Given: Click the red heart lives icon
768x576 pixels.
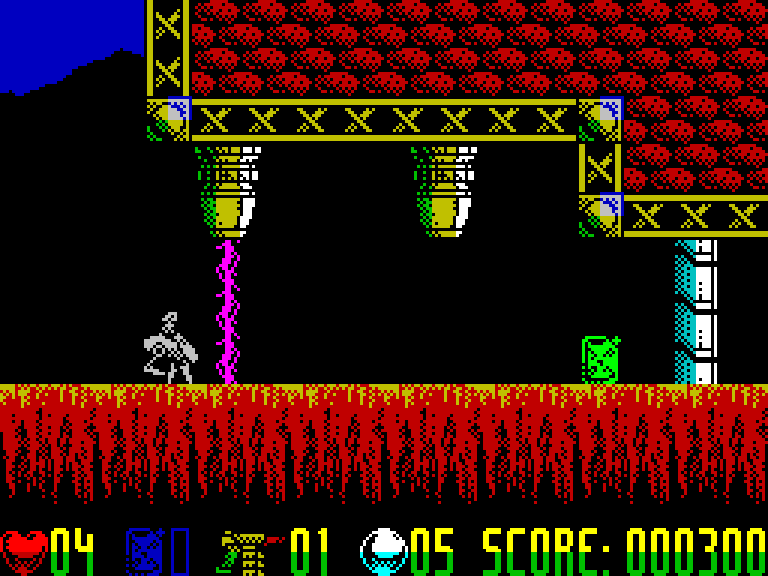Looking at the screenshot, I should pos(24,551).
